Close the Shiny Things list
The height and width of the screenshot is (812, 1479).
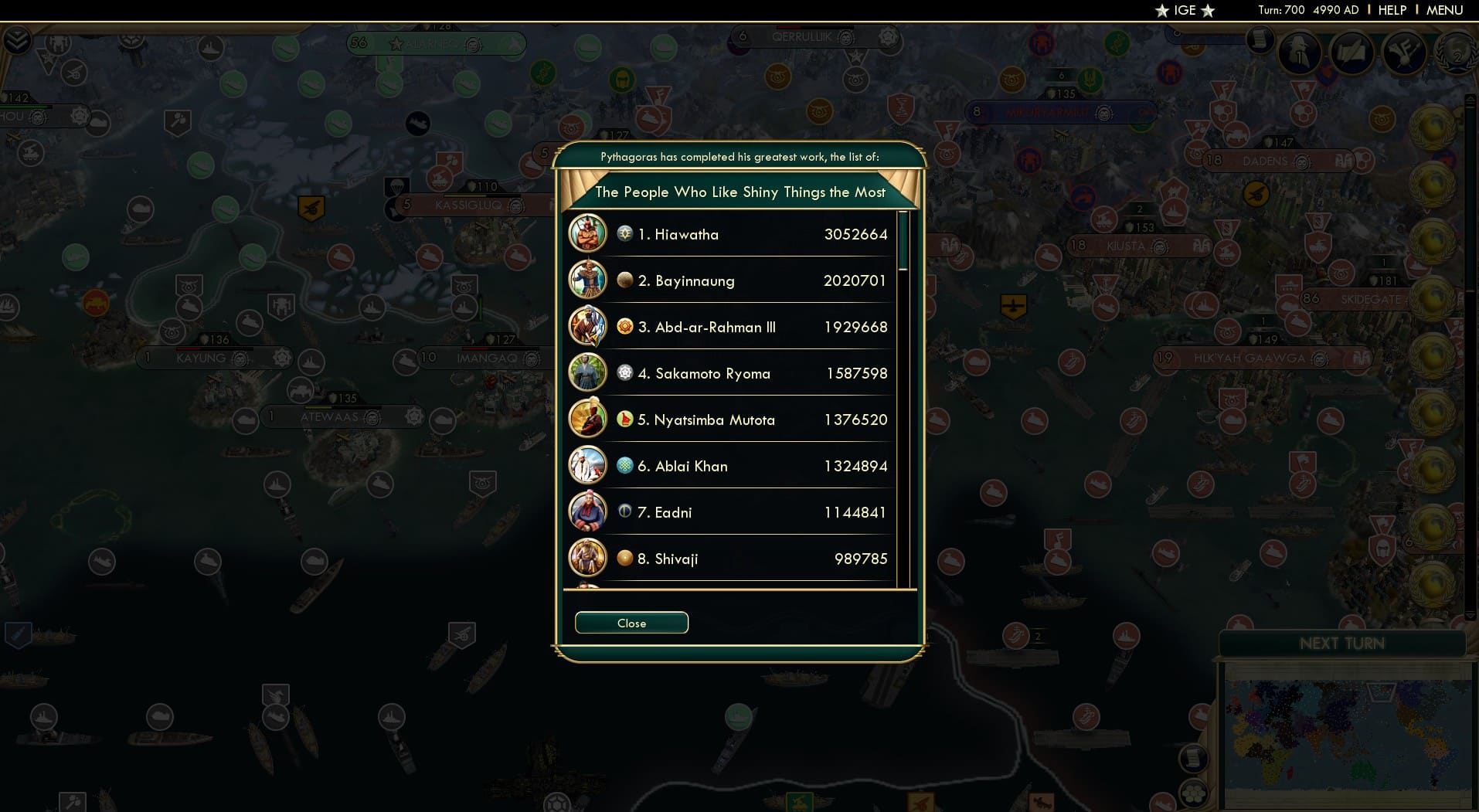(x=631, y=623)
